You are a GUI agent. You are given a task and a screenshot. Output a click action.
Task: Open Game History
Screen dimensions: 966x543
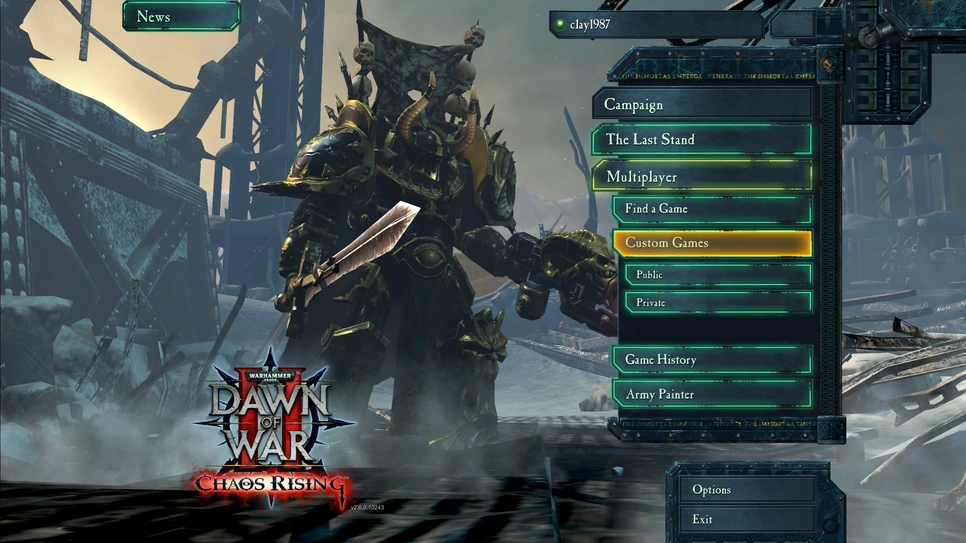712,360
